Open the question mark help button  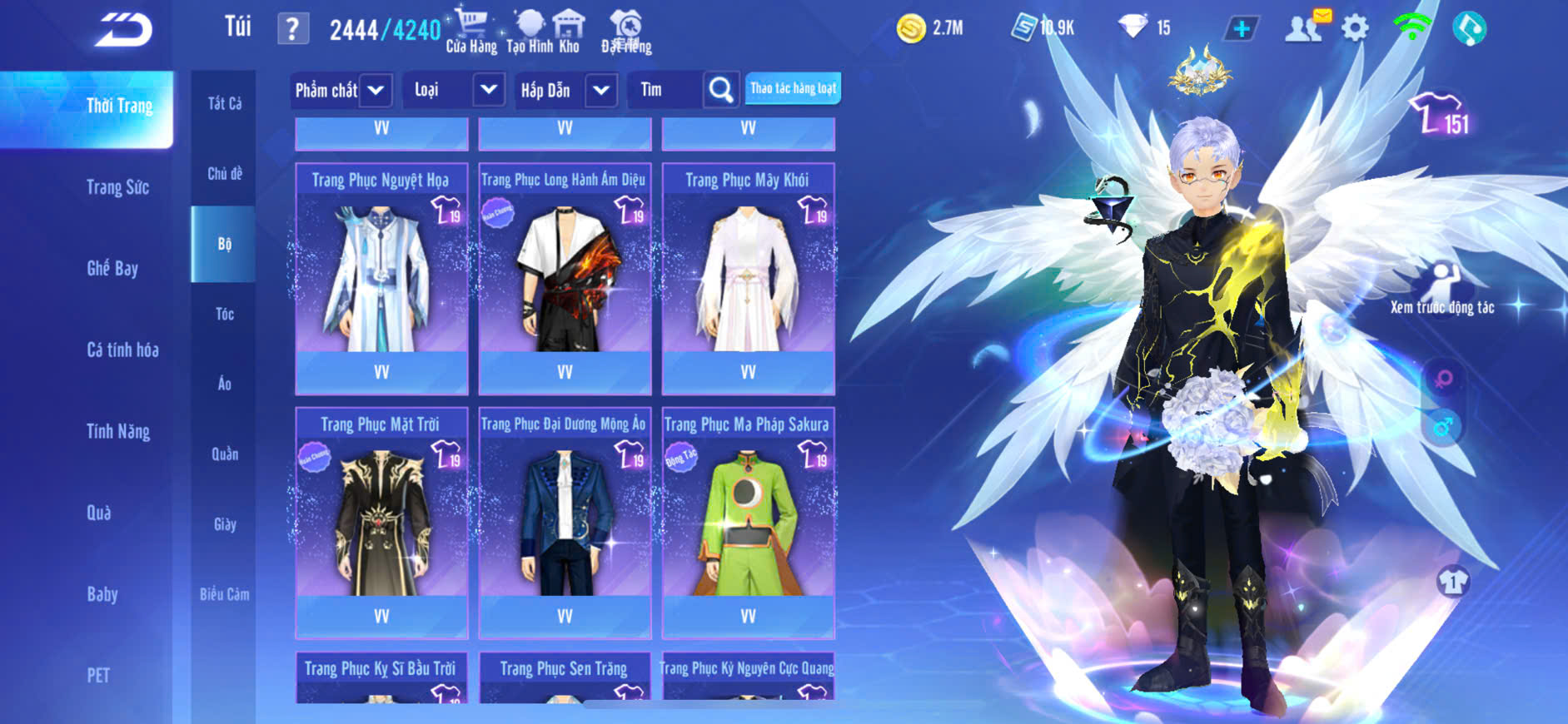[292, 29]
